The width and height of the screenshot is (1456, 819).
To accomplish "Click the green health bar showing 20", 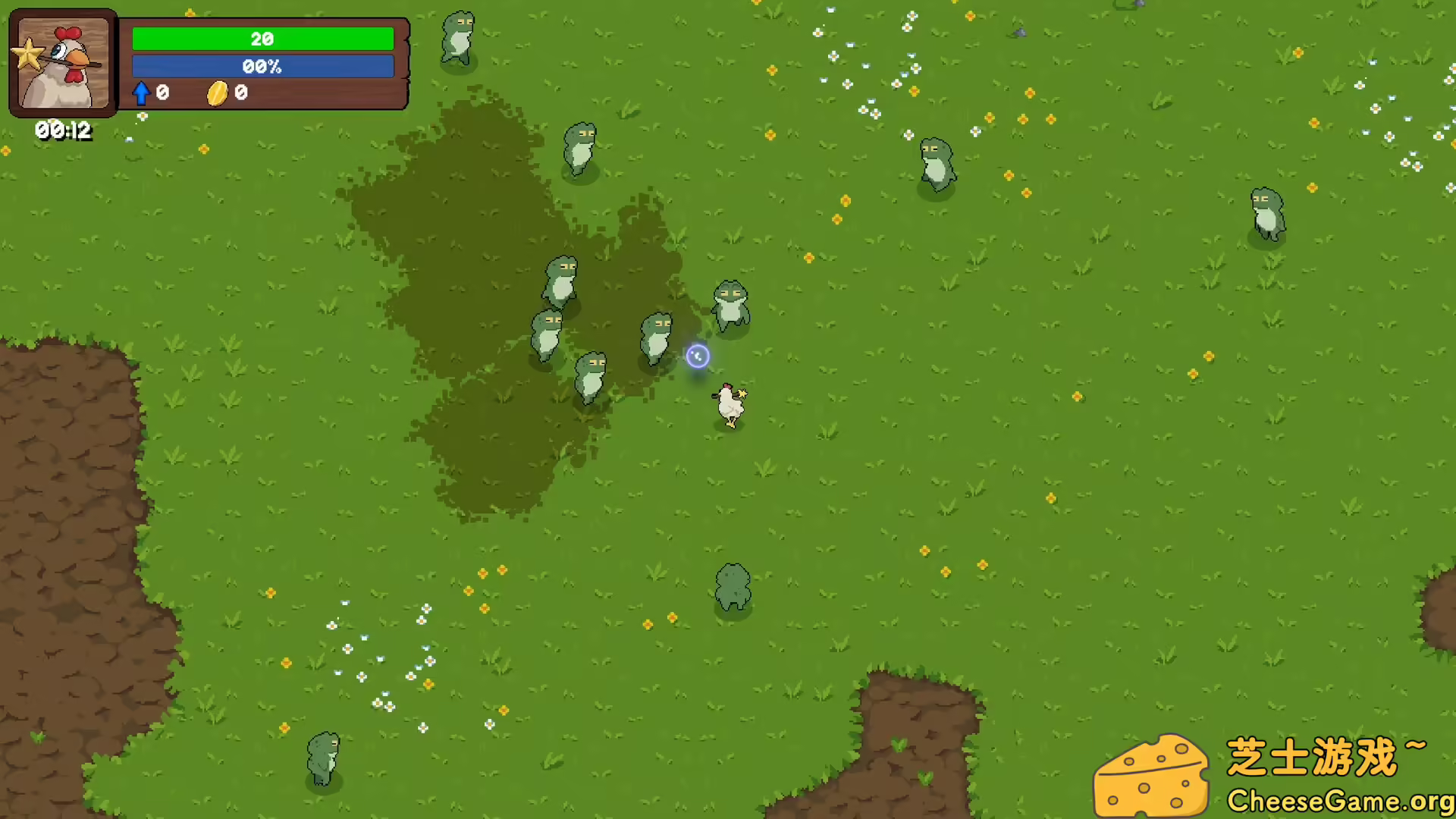I will [262, 38].
